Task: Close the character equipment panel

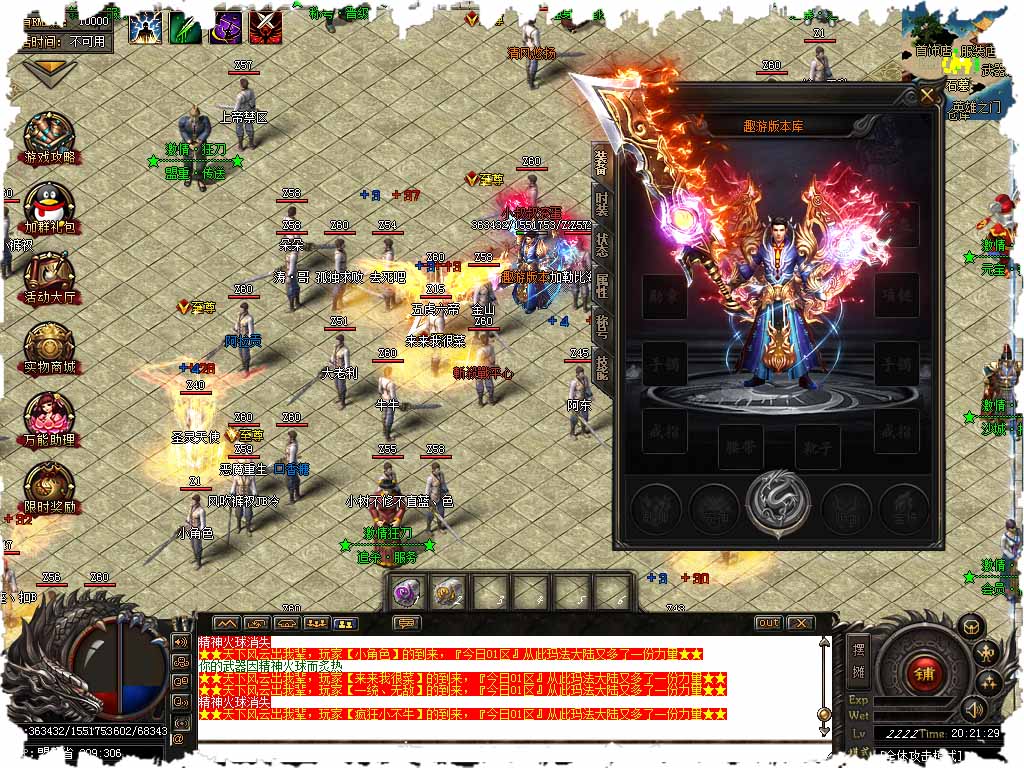Action: coord(929,96)
